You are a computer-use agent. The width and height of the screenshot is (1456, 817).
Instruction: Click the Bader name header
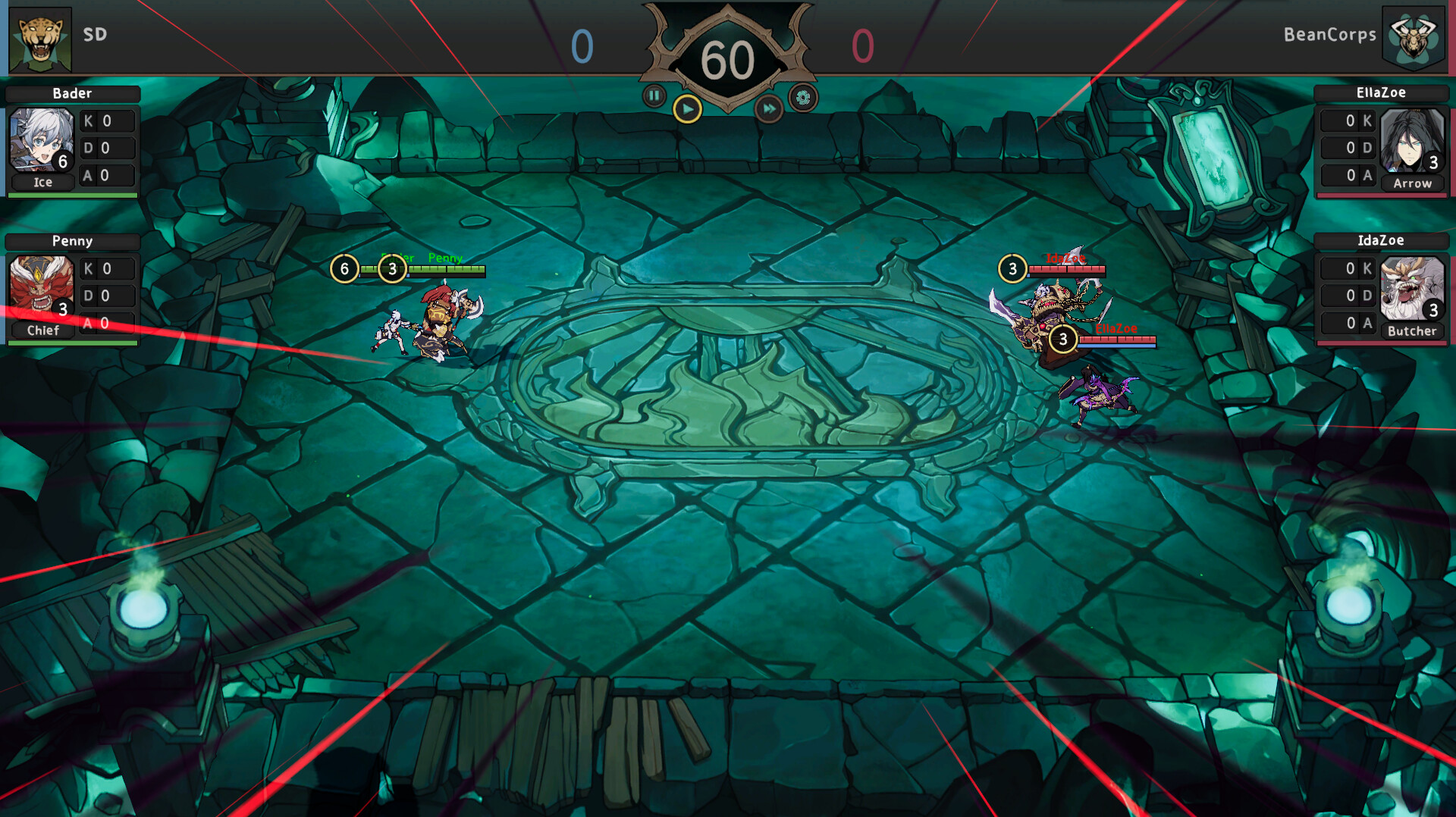72,94
